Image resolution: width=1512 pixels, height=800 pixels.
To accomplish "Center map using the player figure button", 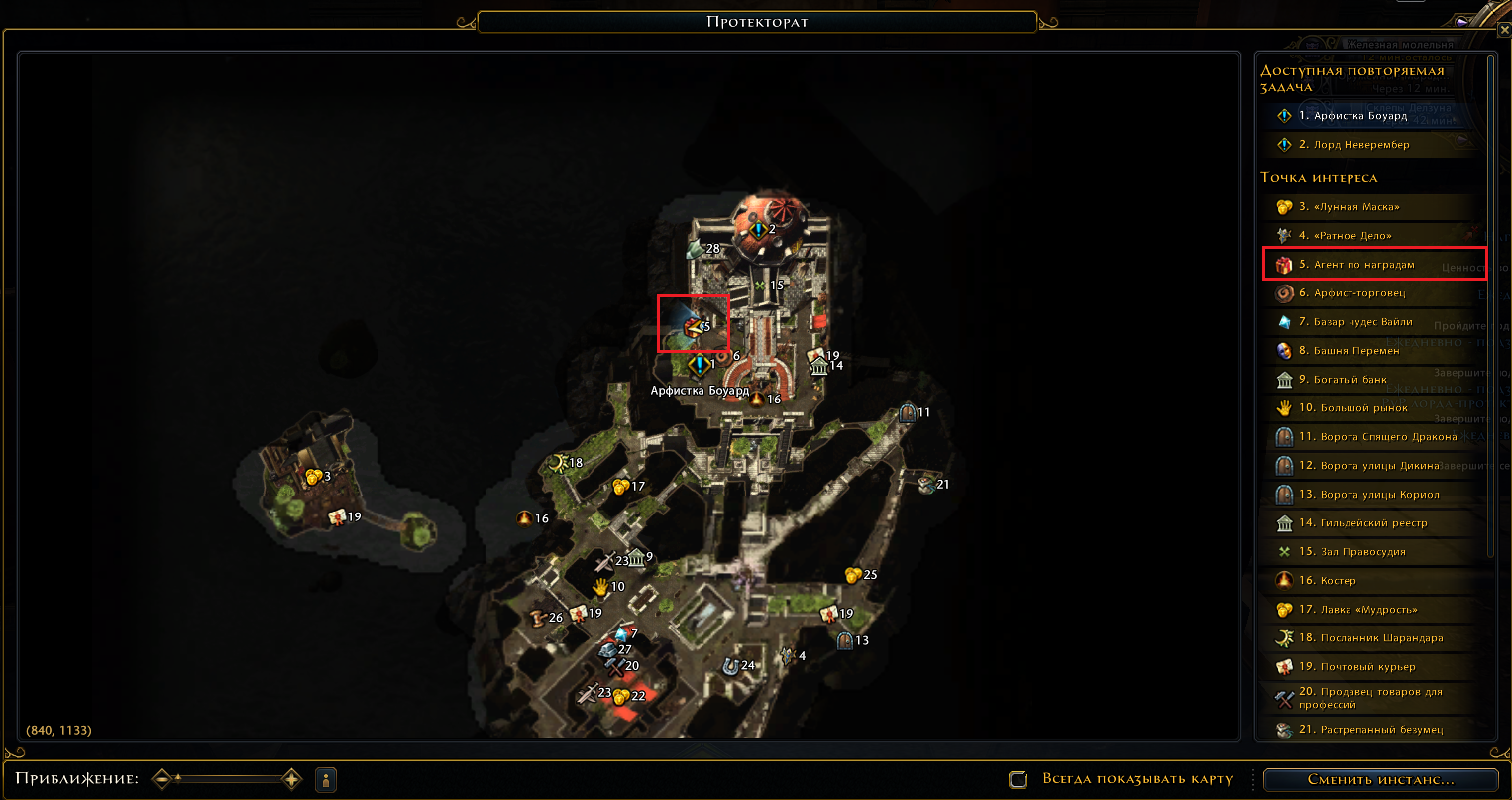I will point(326,779).
